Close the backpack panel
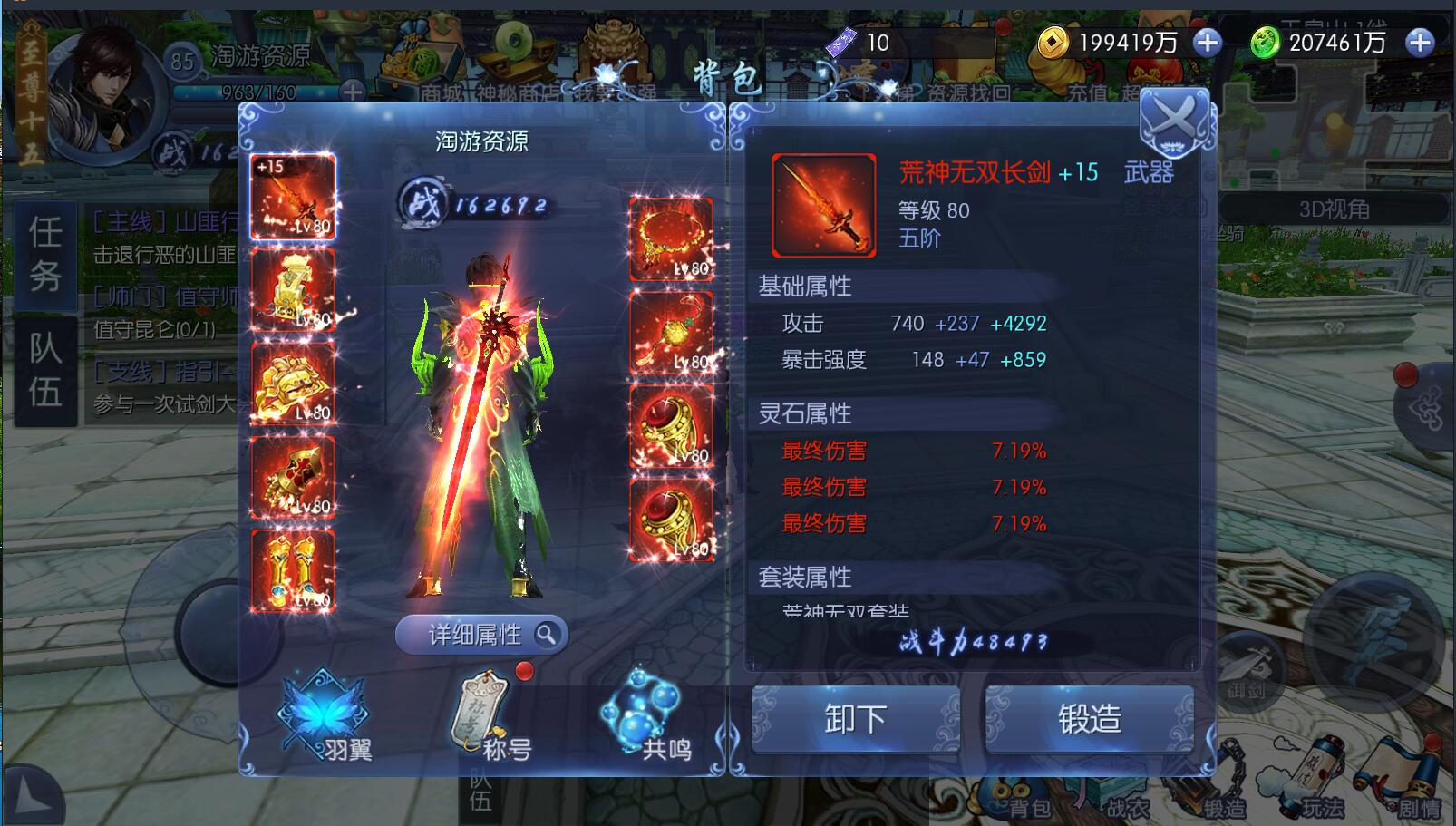Viewport: 1456px width, 826px height. coord(1174,123)
